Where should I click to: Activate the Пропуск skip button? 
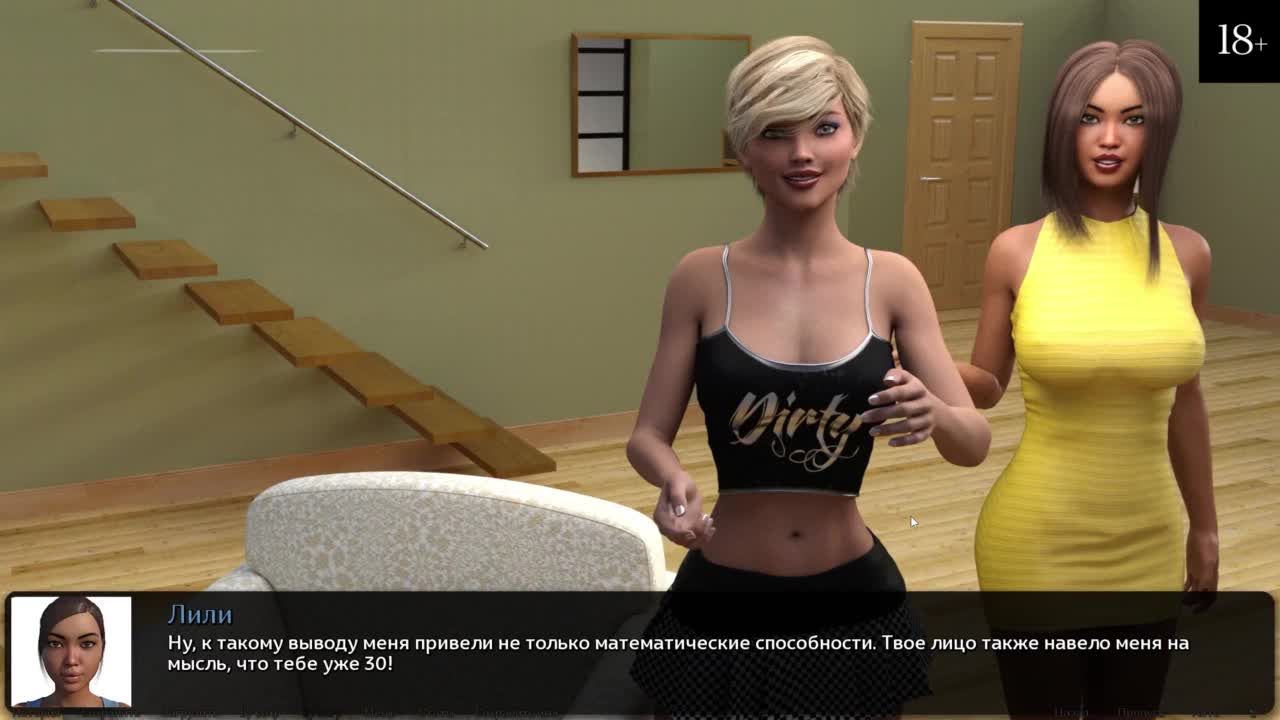1137,713
